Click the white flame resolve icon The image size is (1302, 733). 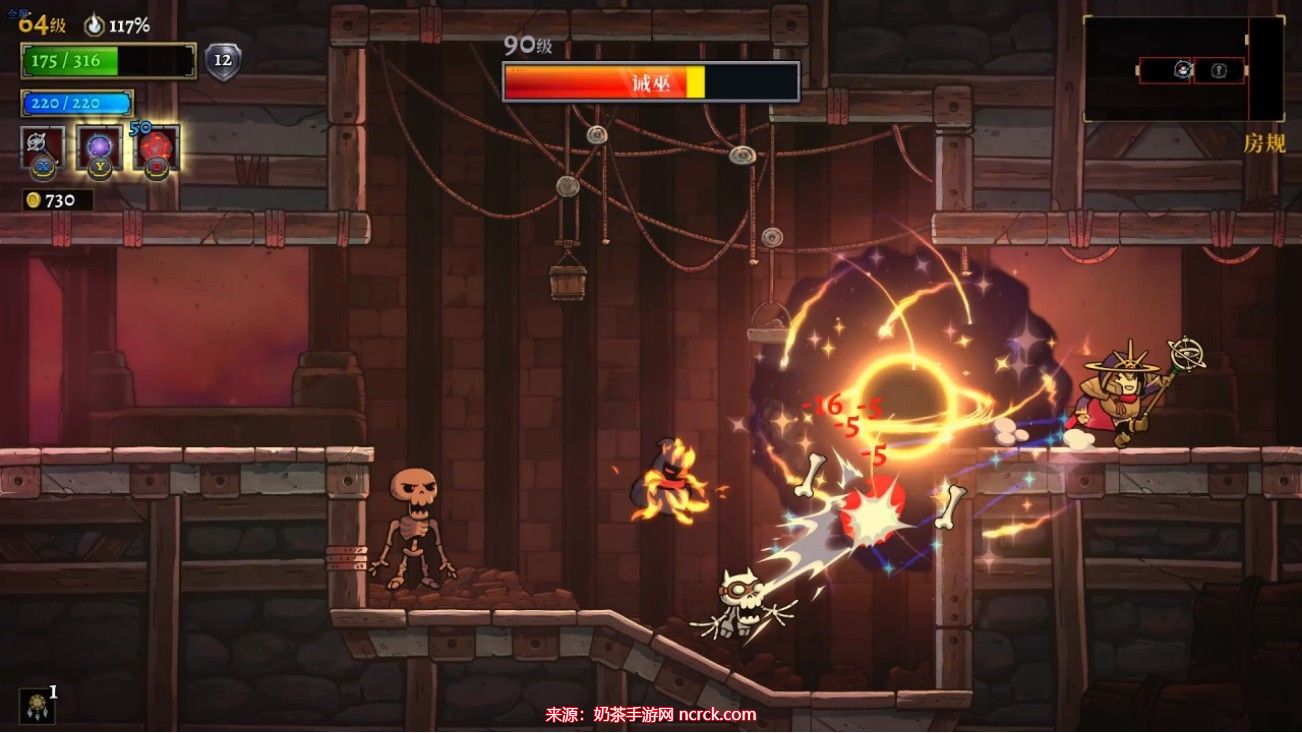tap(93, 25)
